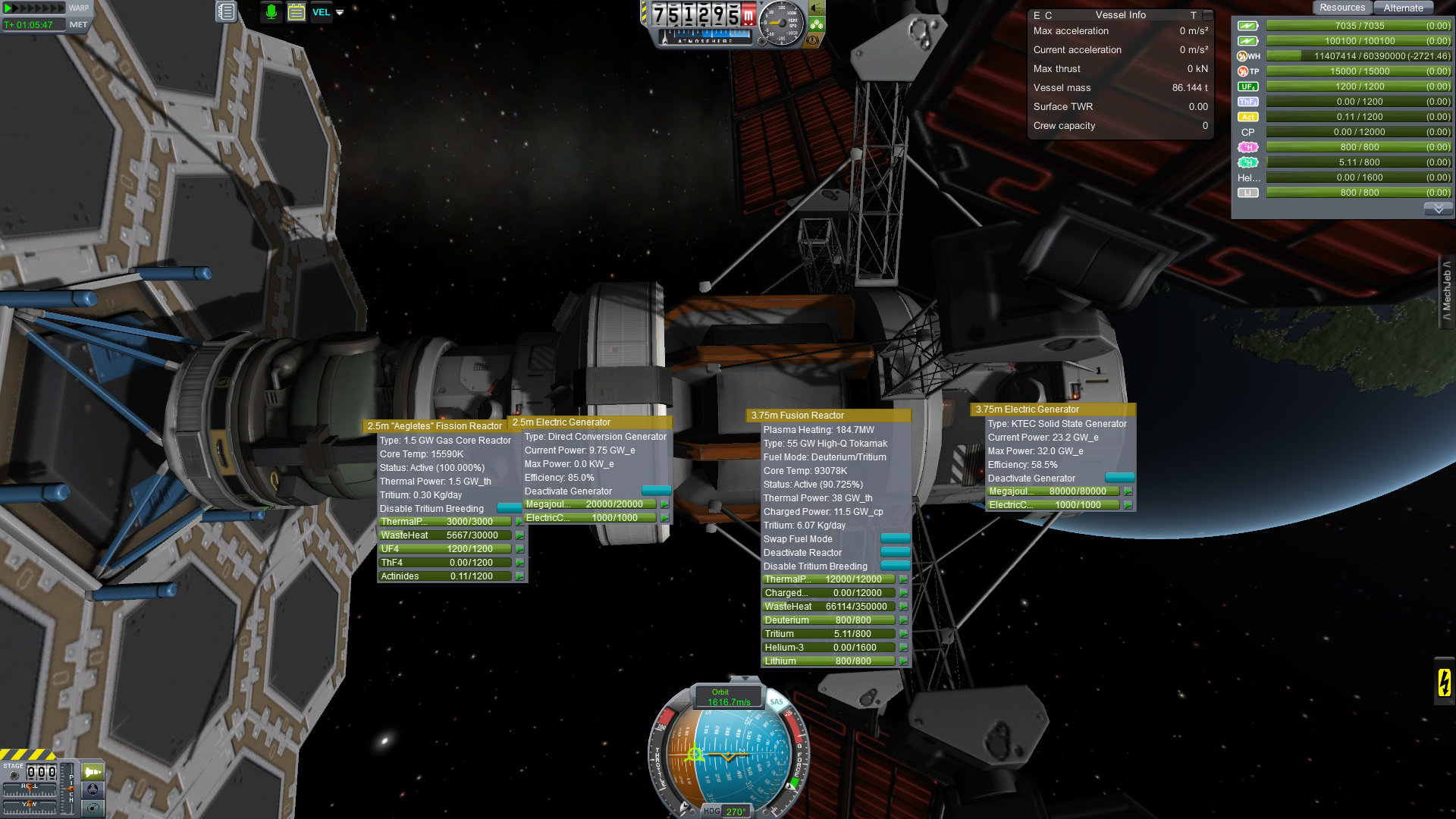Open the MechJeb side panel tab
This screenshot has width=1456, height=819.
(1447, 291)
